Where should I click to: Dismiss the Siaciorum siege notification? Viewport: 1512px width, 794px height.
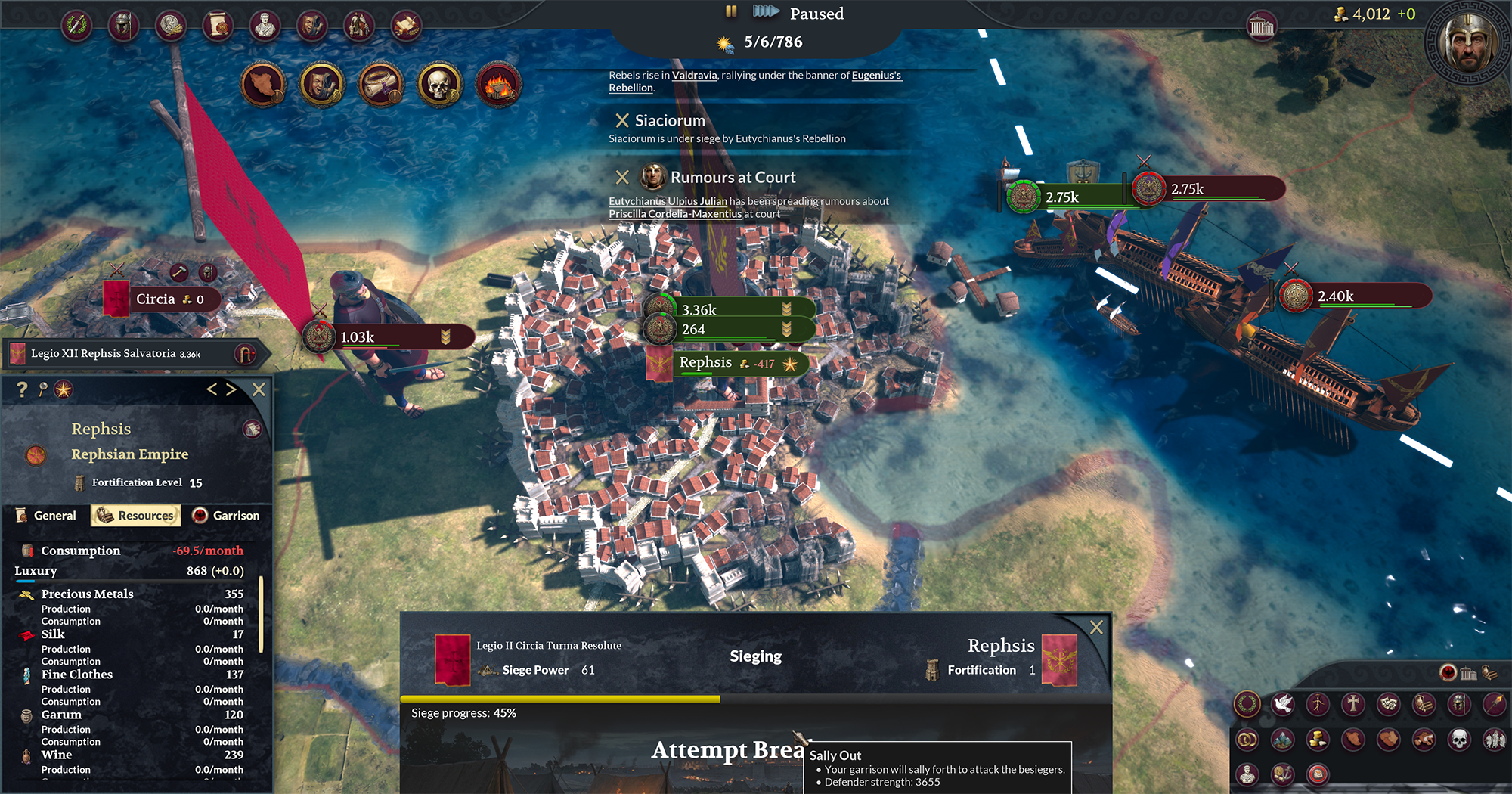tap(622, 120)
